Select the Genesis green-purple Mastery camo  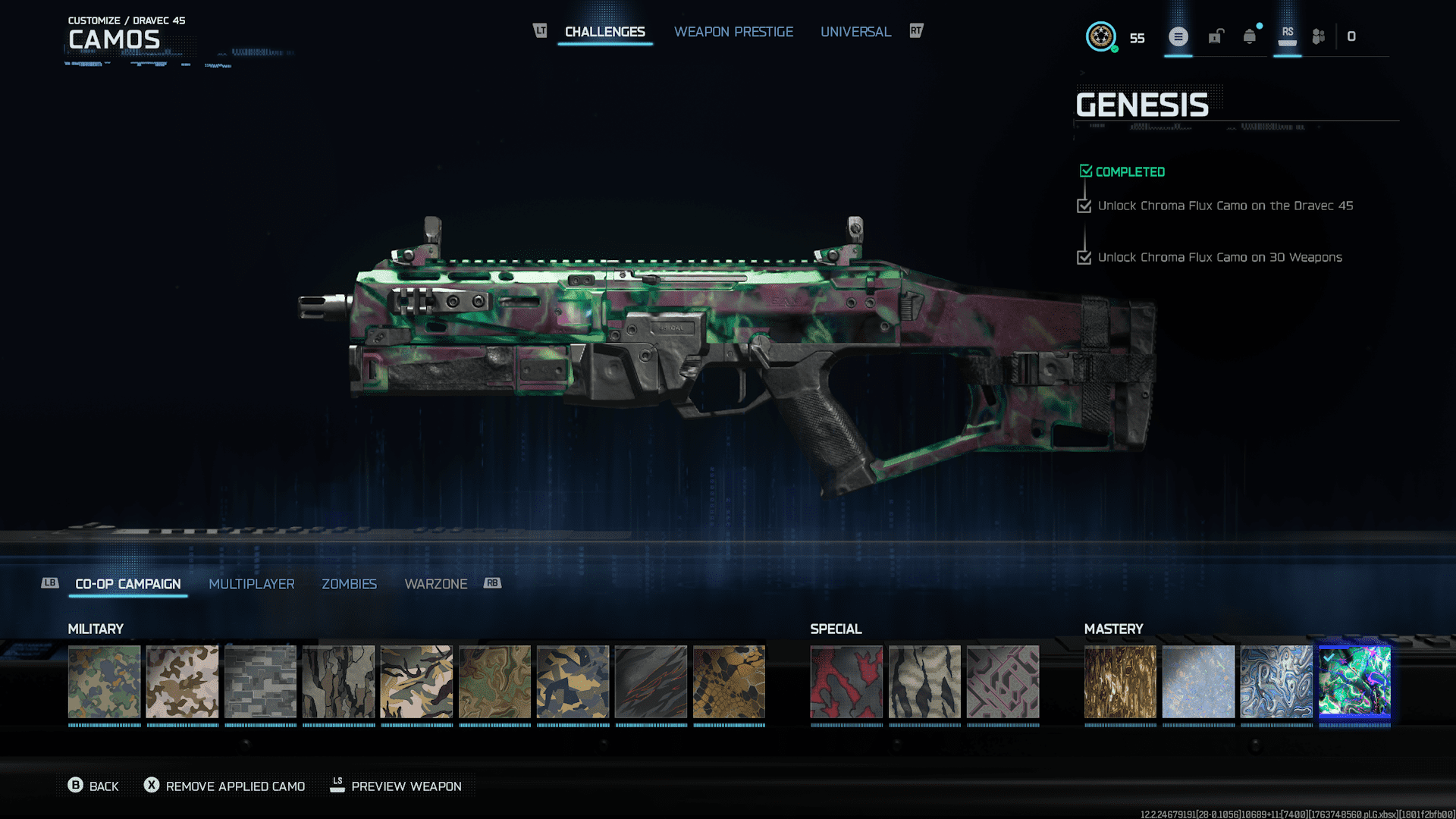[x=1354, y=682]
